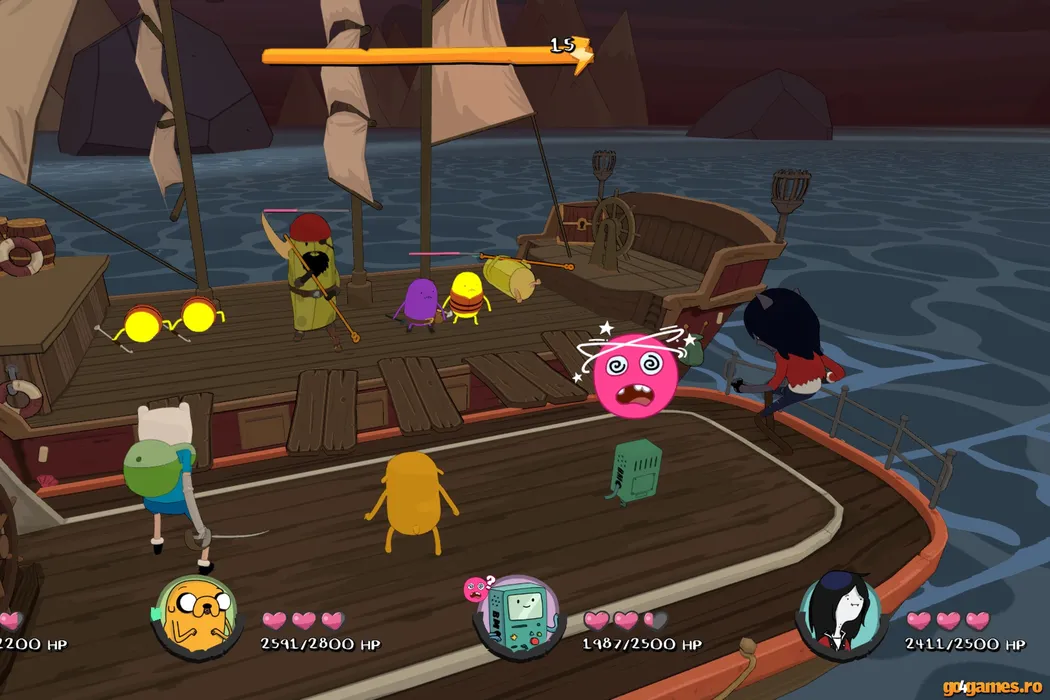Inspect the pink confused status icon beside BMO
The image size is (1050, 700).
pos(473,589)
